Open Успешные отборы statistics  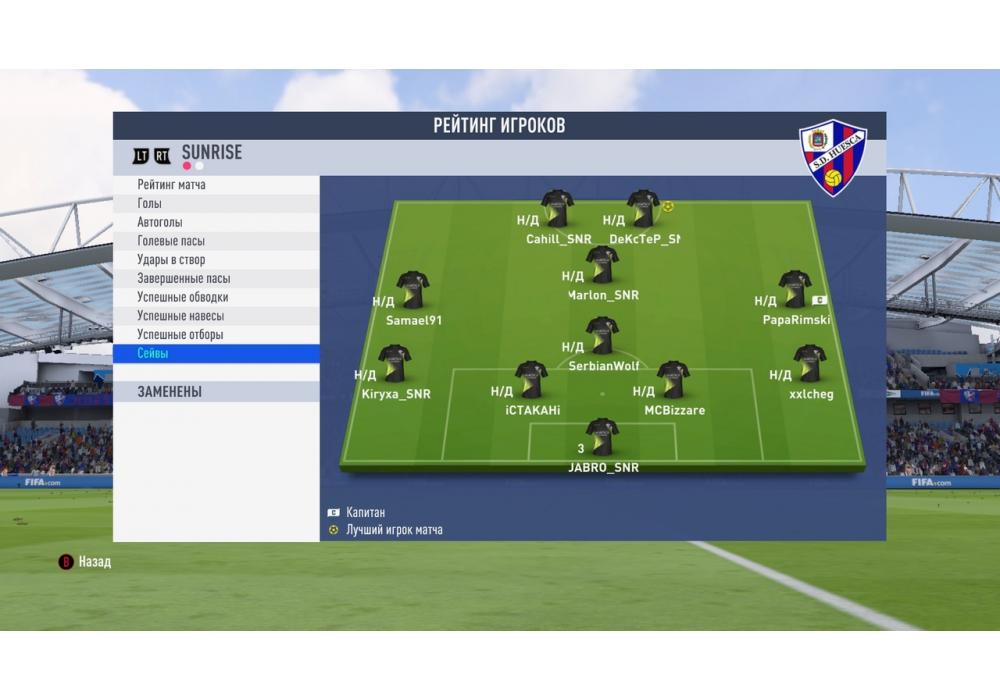[x=180, y=335]
